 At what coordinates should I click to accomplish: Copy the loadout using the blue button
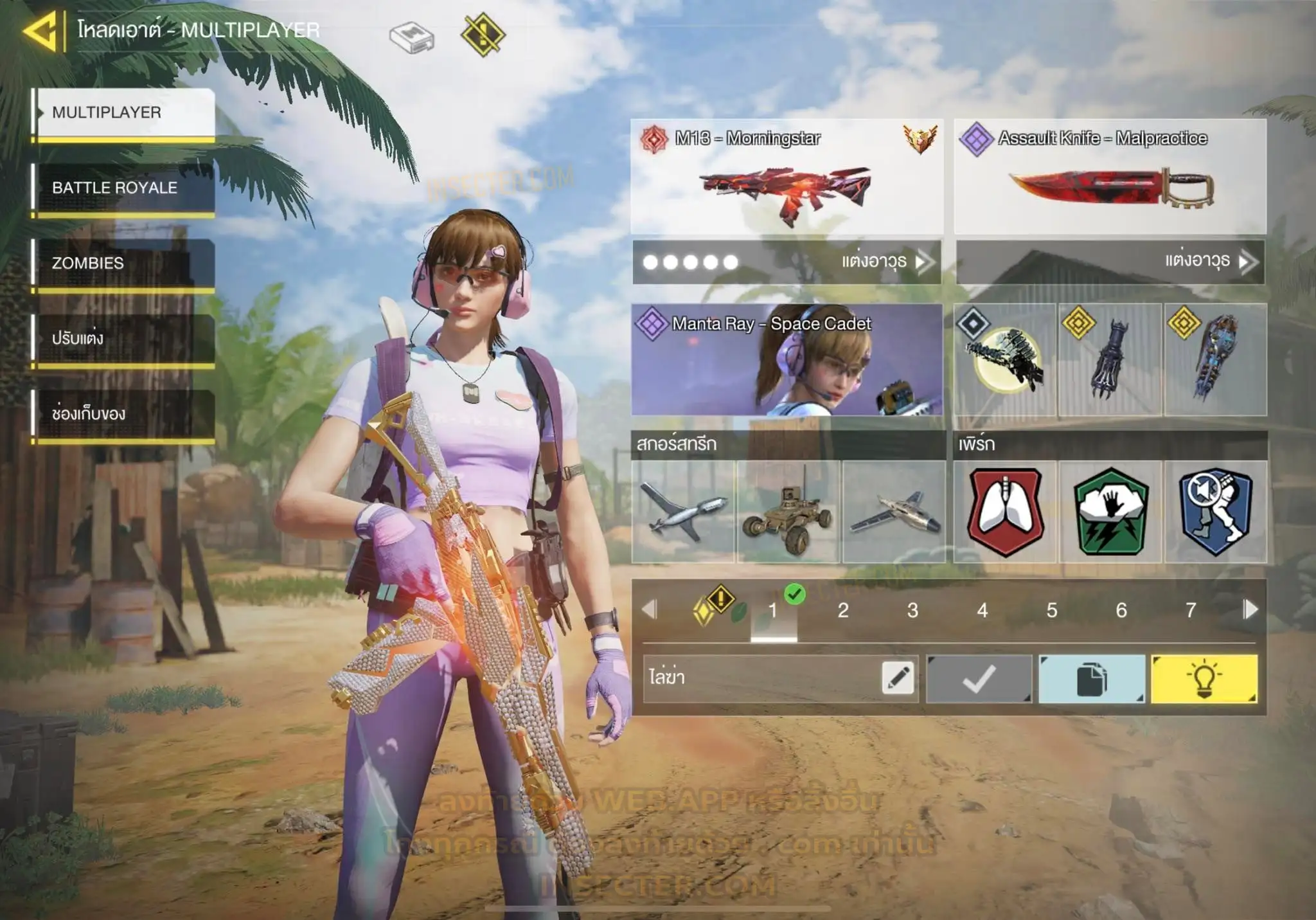click(x=1092, y=679)
